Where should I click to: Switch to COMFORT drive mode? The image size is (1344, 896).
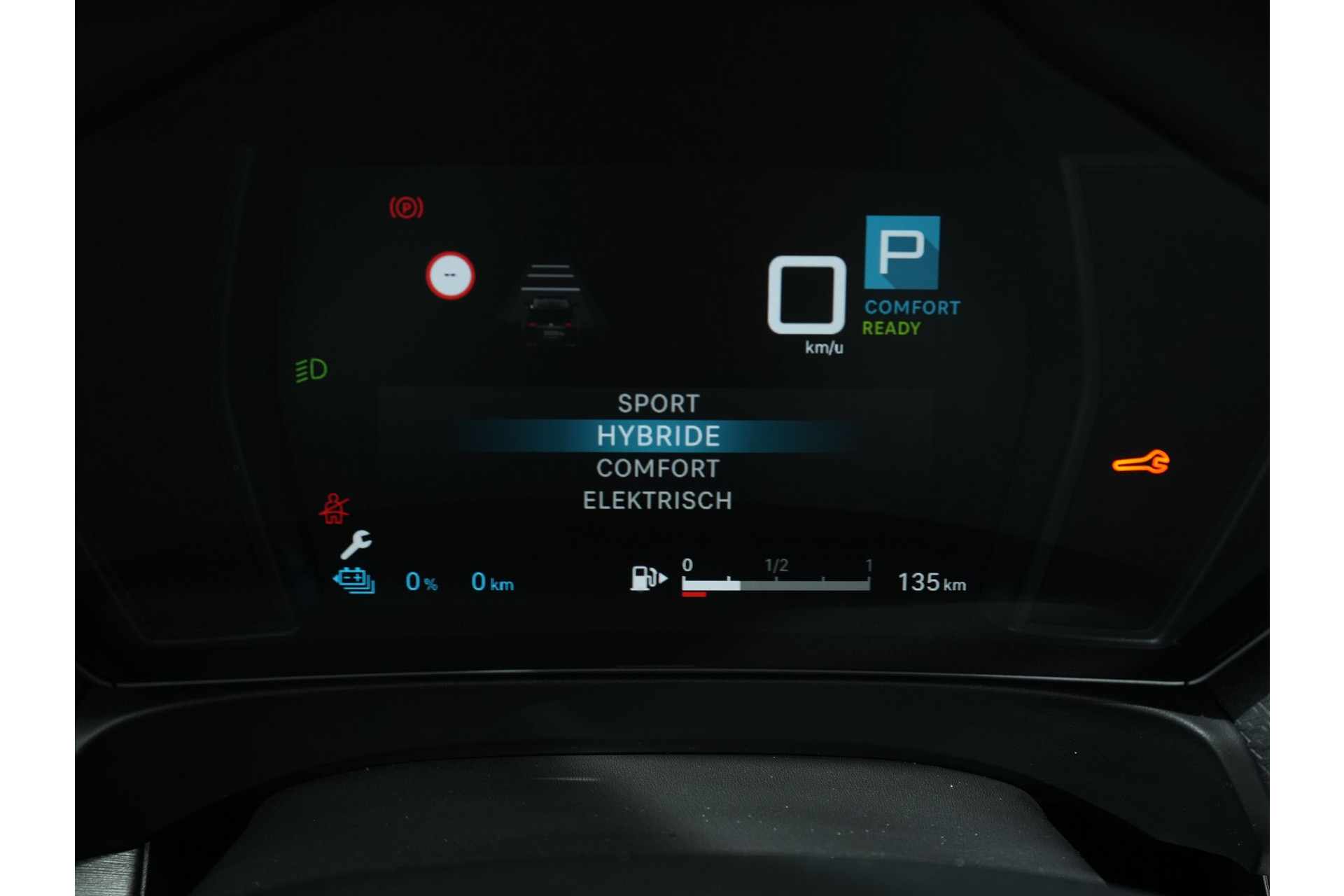click(x=658, y=468)
